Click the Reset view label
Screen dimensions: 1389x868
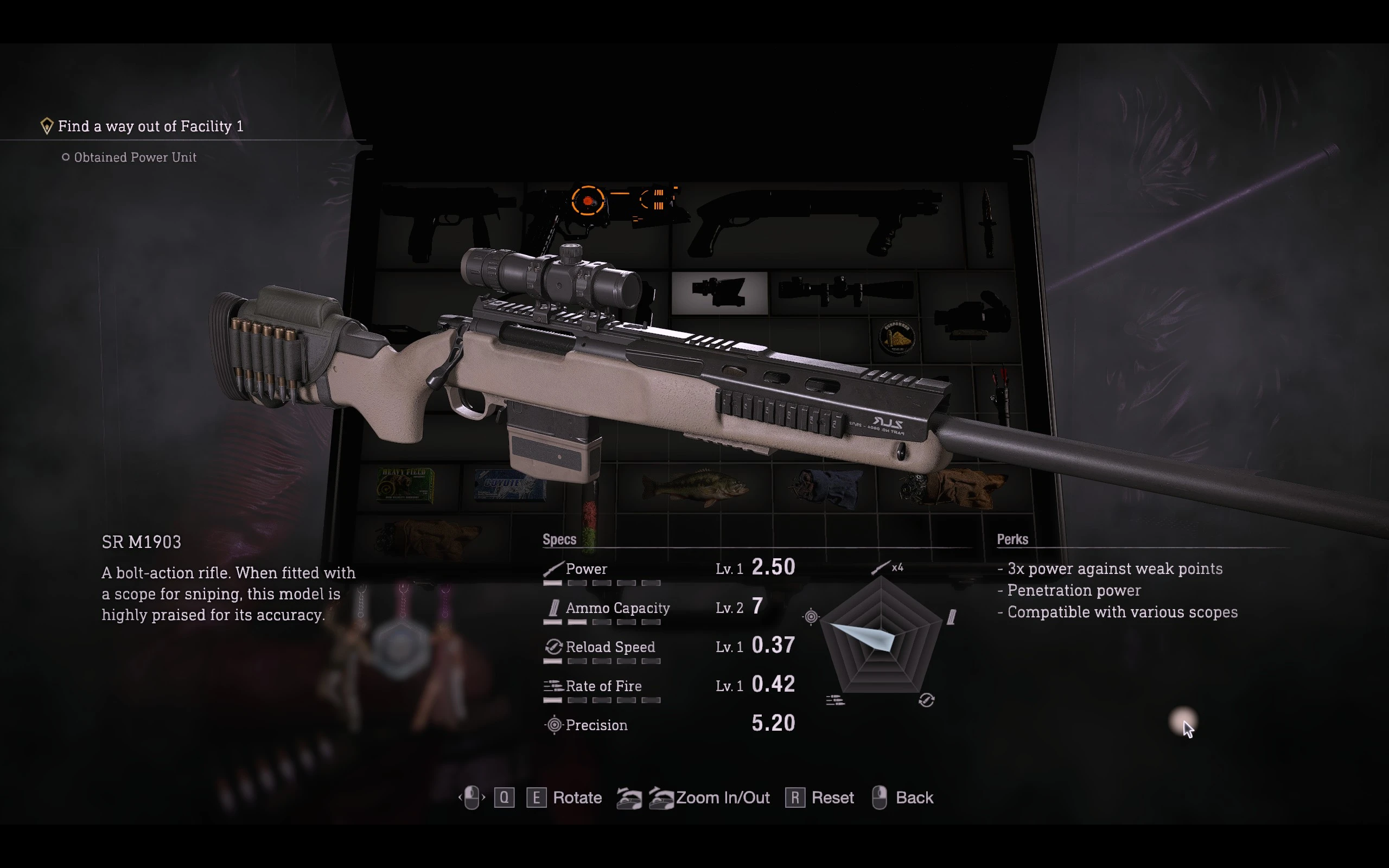pyautogui.click(x=832, y=797)
